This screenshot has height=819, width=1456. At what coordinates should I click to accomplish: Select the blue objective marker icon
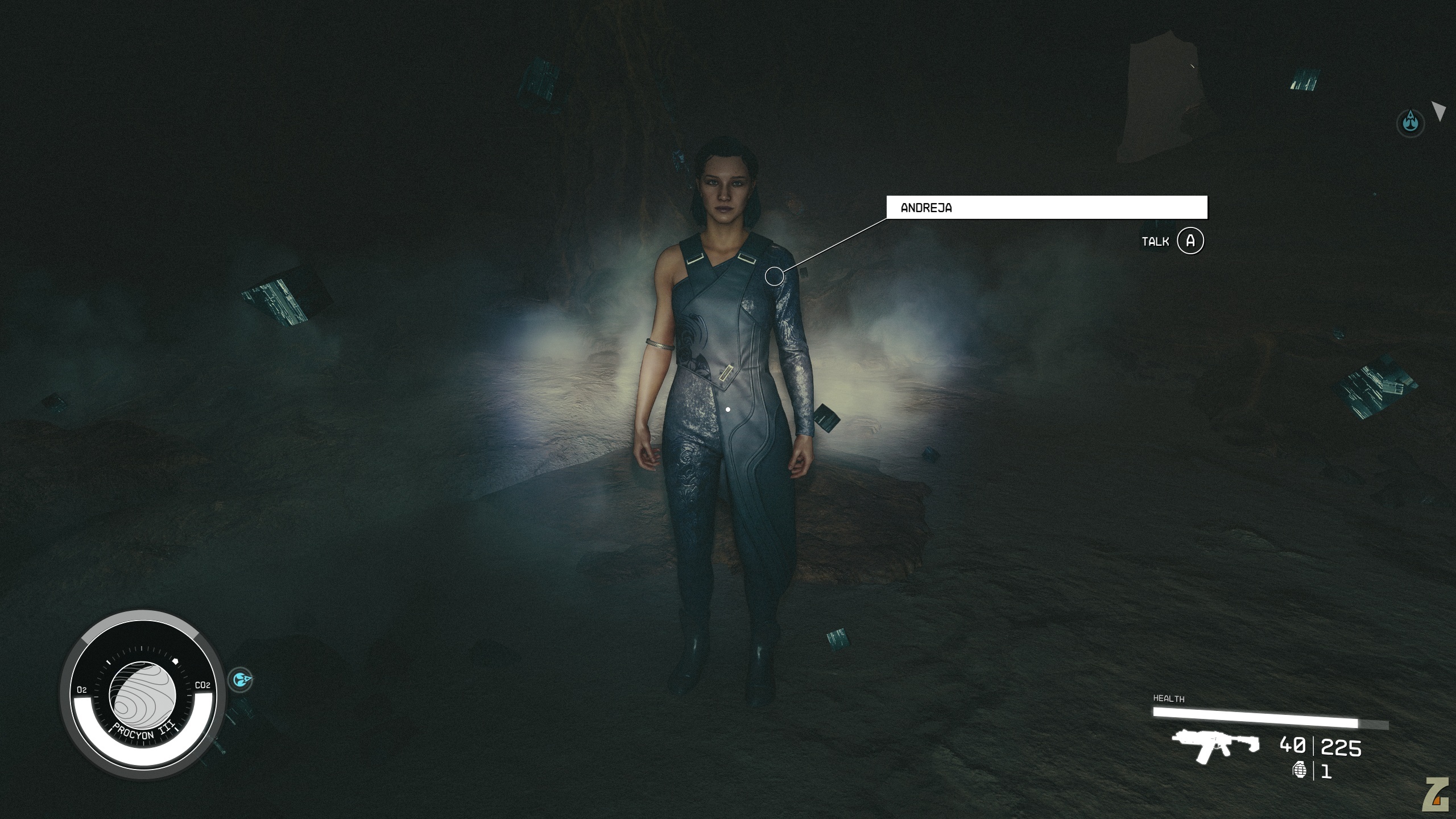pos(1410,122)
